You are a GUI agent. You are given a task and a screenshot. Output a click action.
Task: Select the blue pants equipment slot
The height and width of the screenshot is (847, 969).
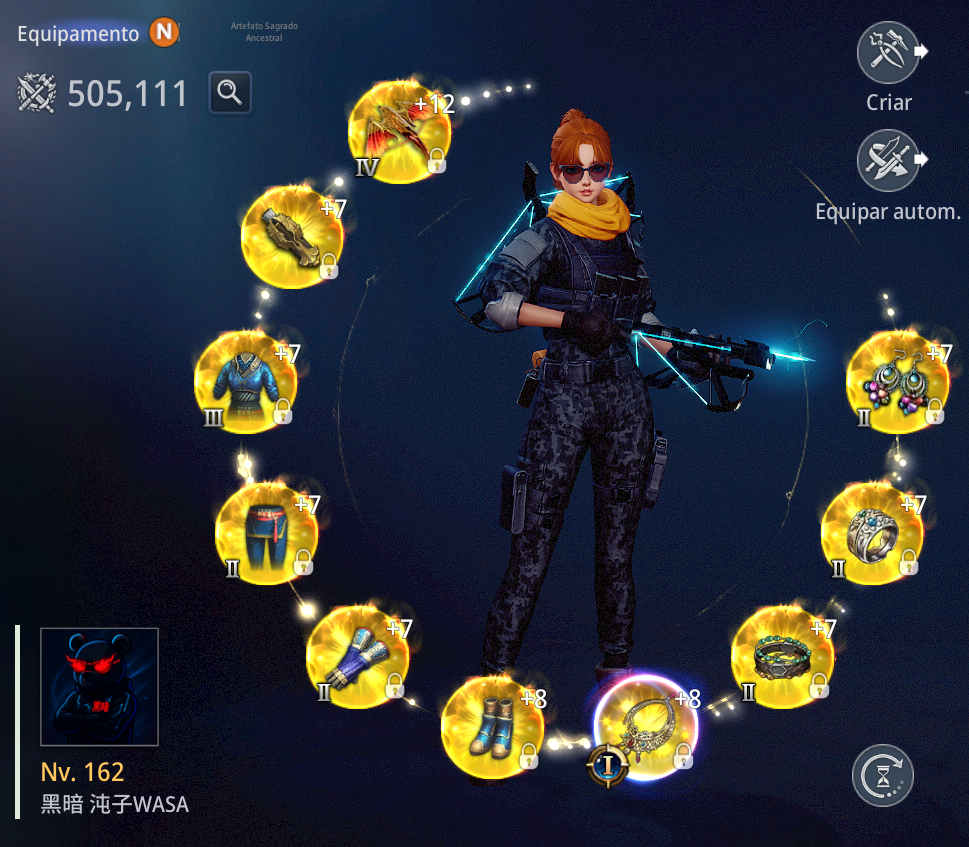click(x=265, y=535)
